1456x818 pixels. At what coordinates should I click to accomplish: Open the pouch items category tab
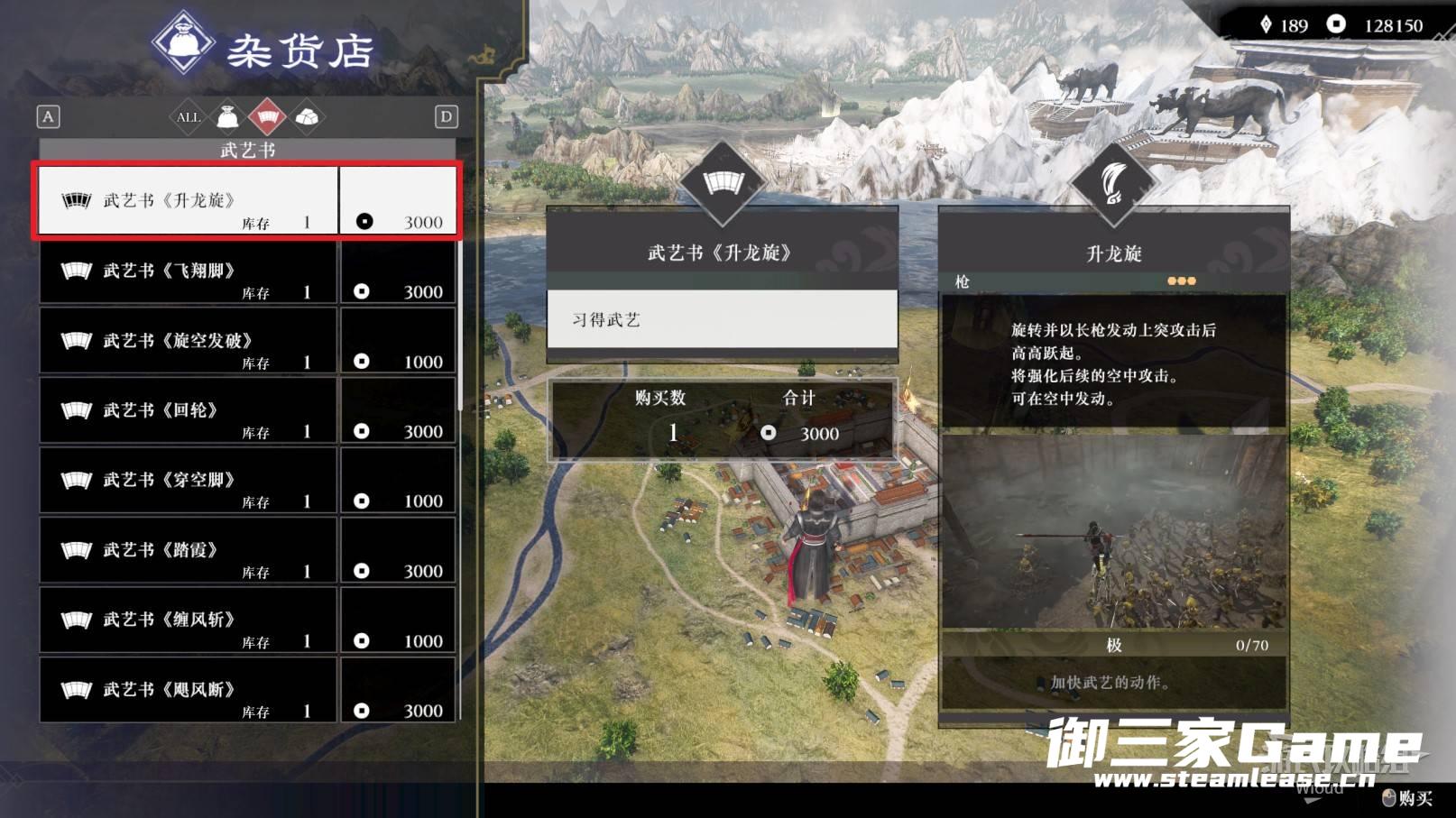pos(227,117)
